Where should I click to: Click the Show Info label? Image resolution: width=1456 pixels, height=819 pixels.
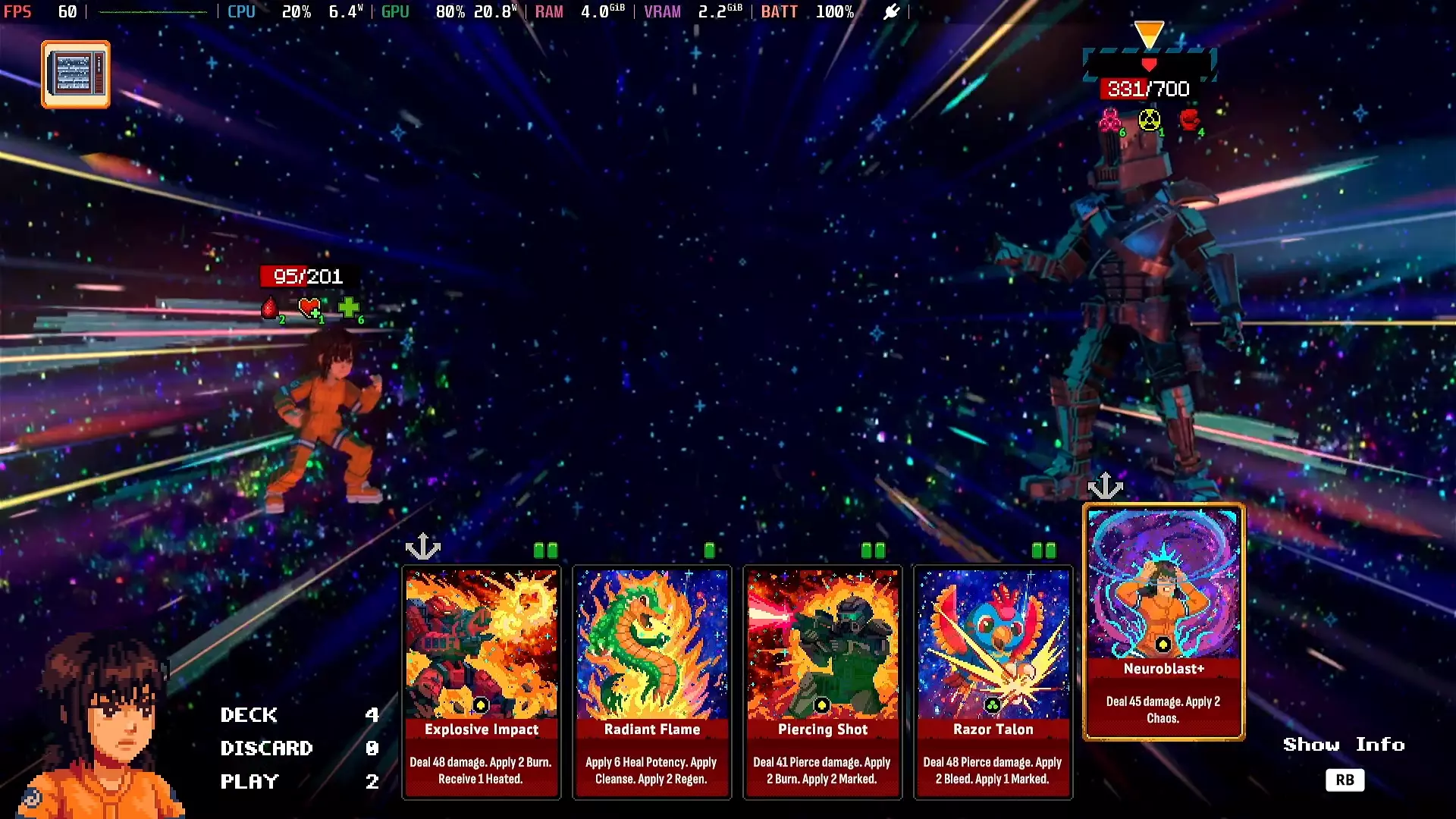[1343, 745]
